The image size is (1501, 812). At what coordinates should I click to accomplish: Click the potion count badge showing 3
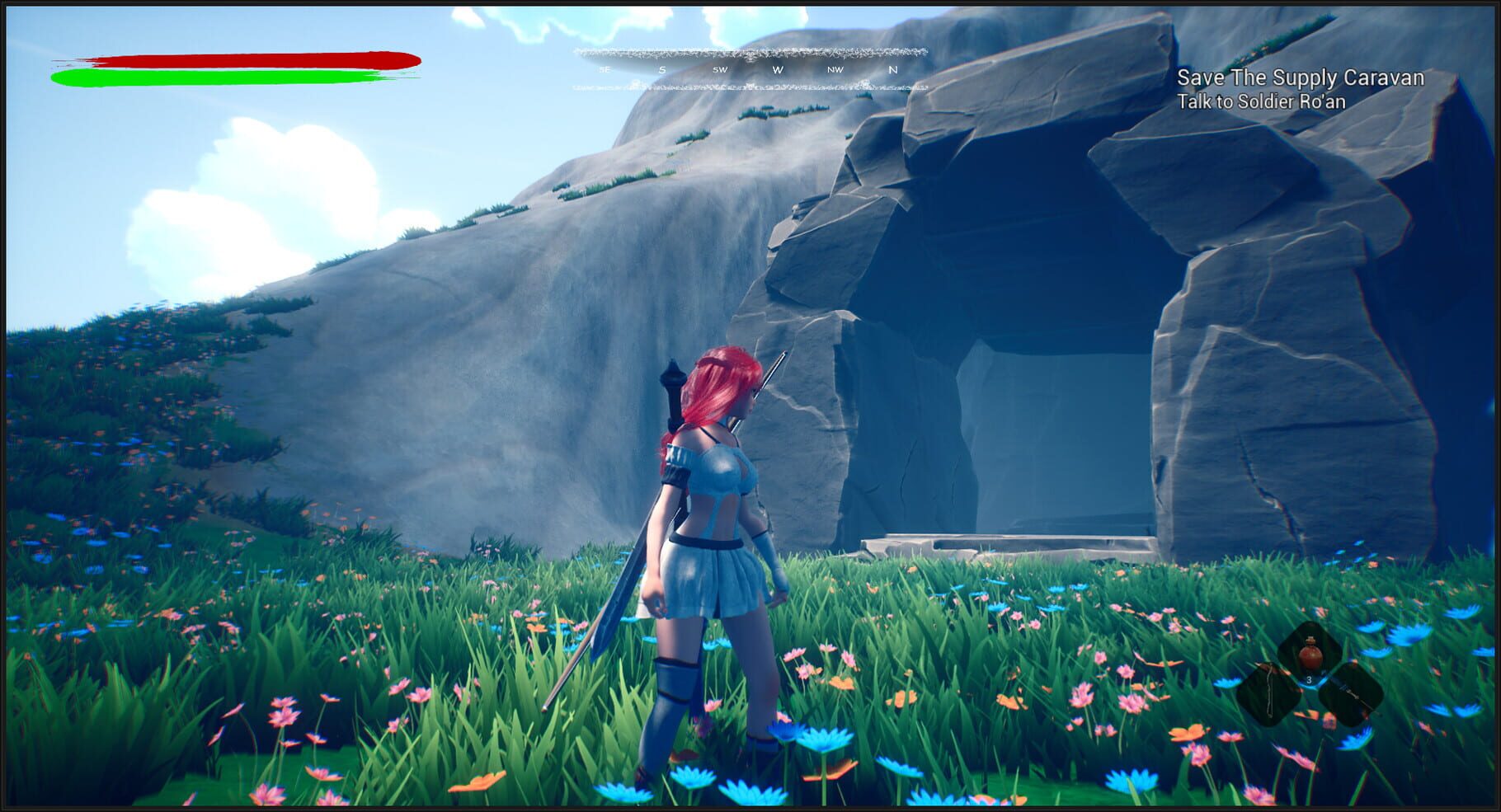[1310, 679]
